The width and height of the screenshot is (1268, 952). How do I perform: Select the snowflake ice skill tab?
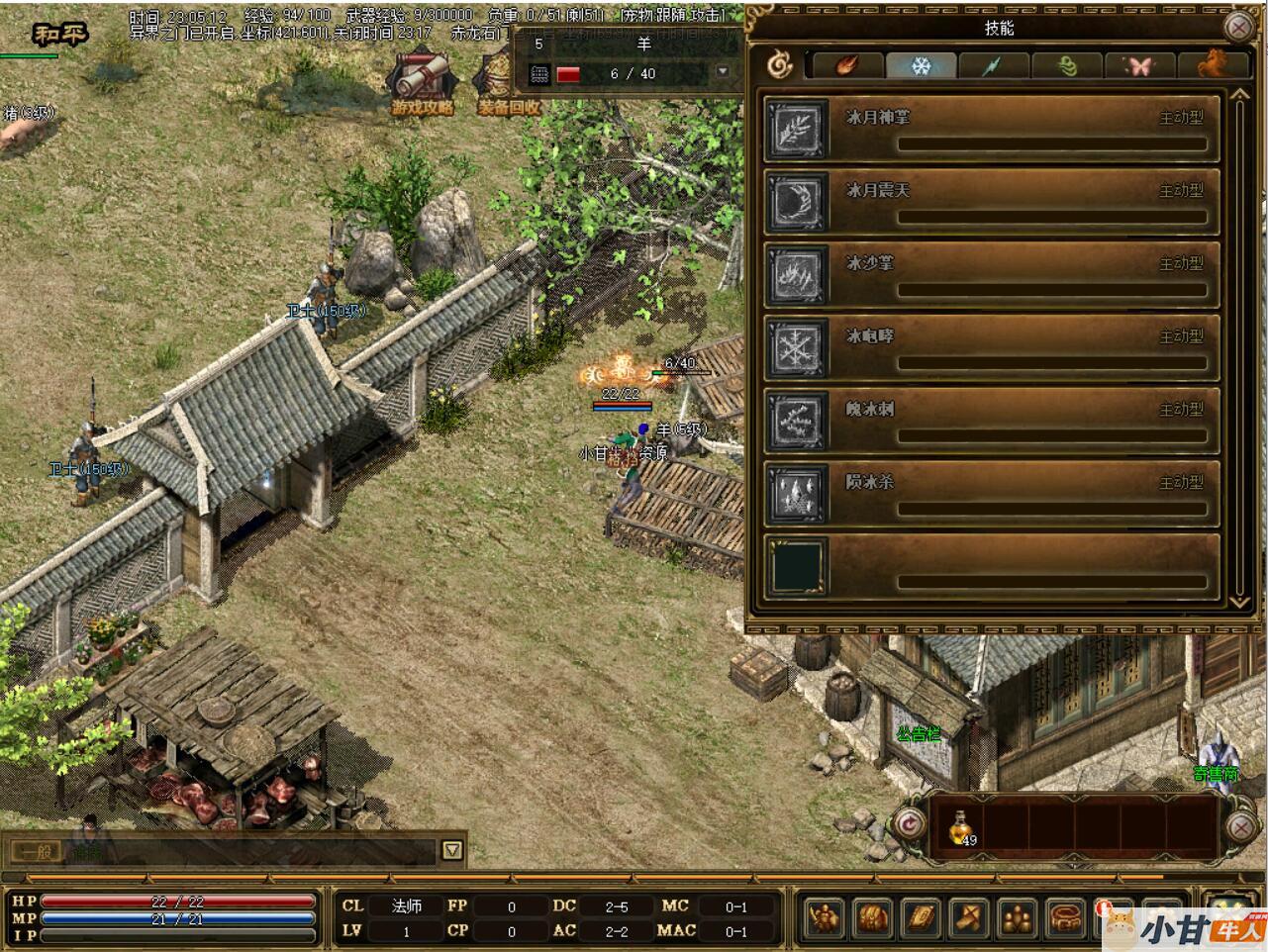pyautogui.click(x=921, y=66)
